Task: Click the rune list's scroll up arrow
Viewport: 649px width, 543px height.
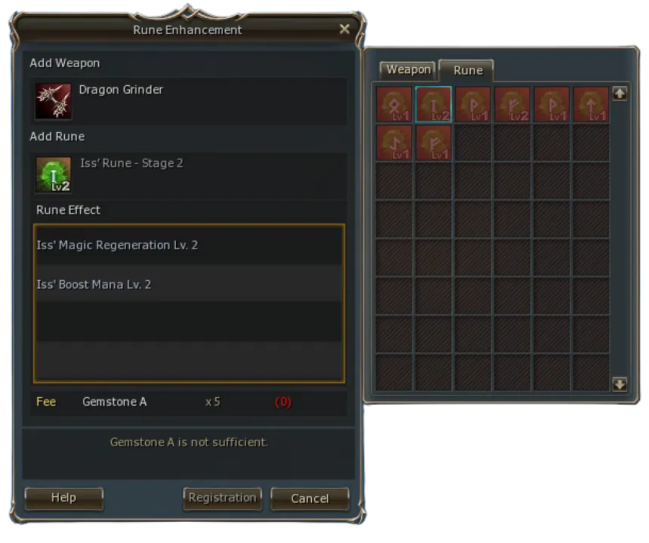Action: pos(619,94)
